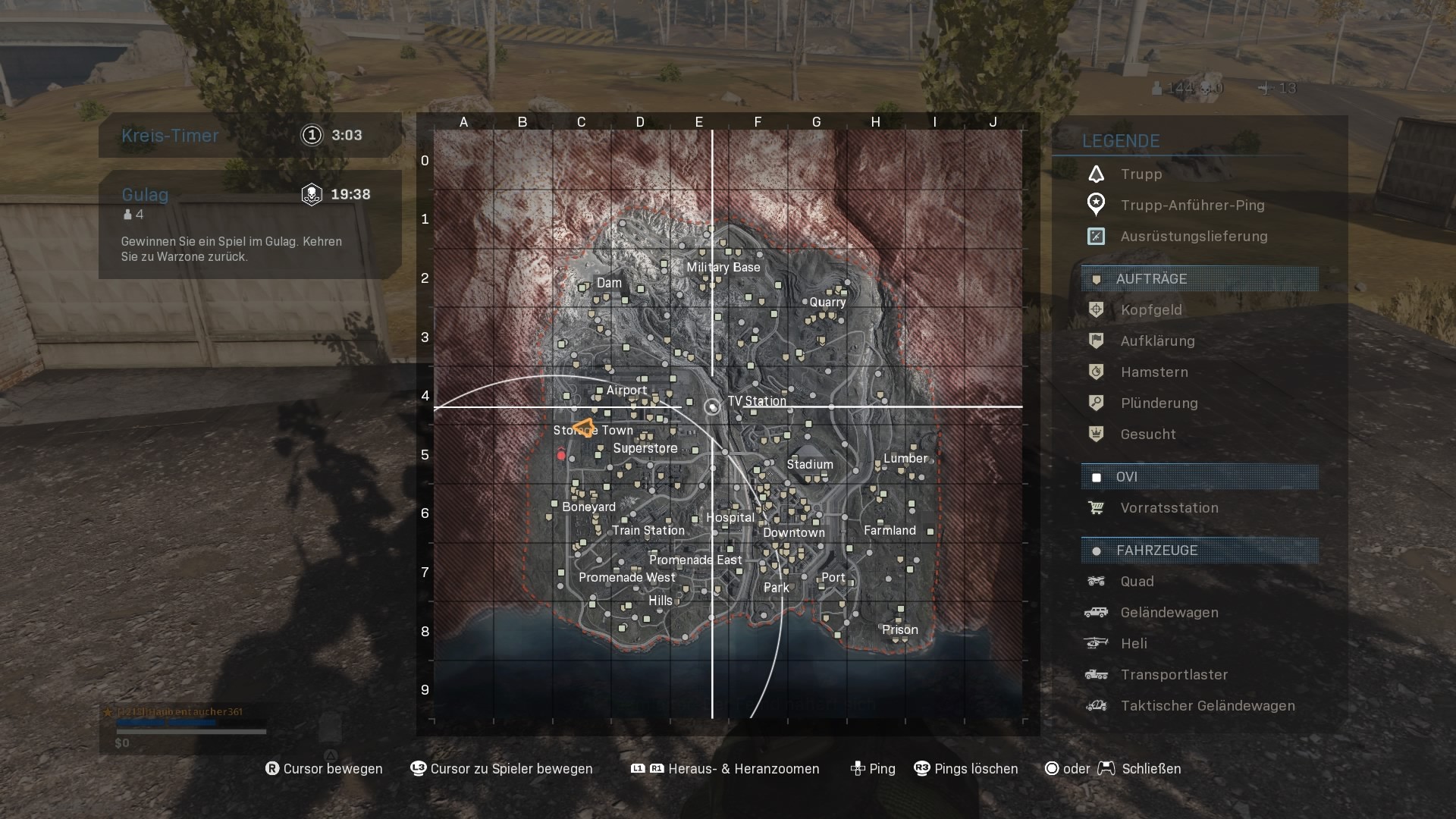
Task: Pick the Plünderung legend entry
Action: pos(1159,403)
